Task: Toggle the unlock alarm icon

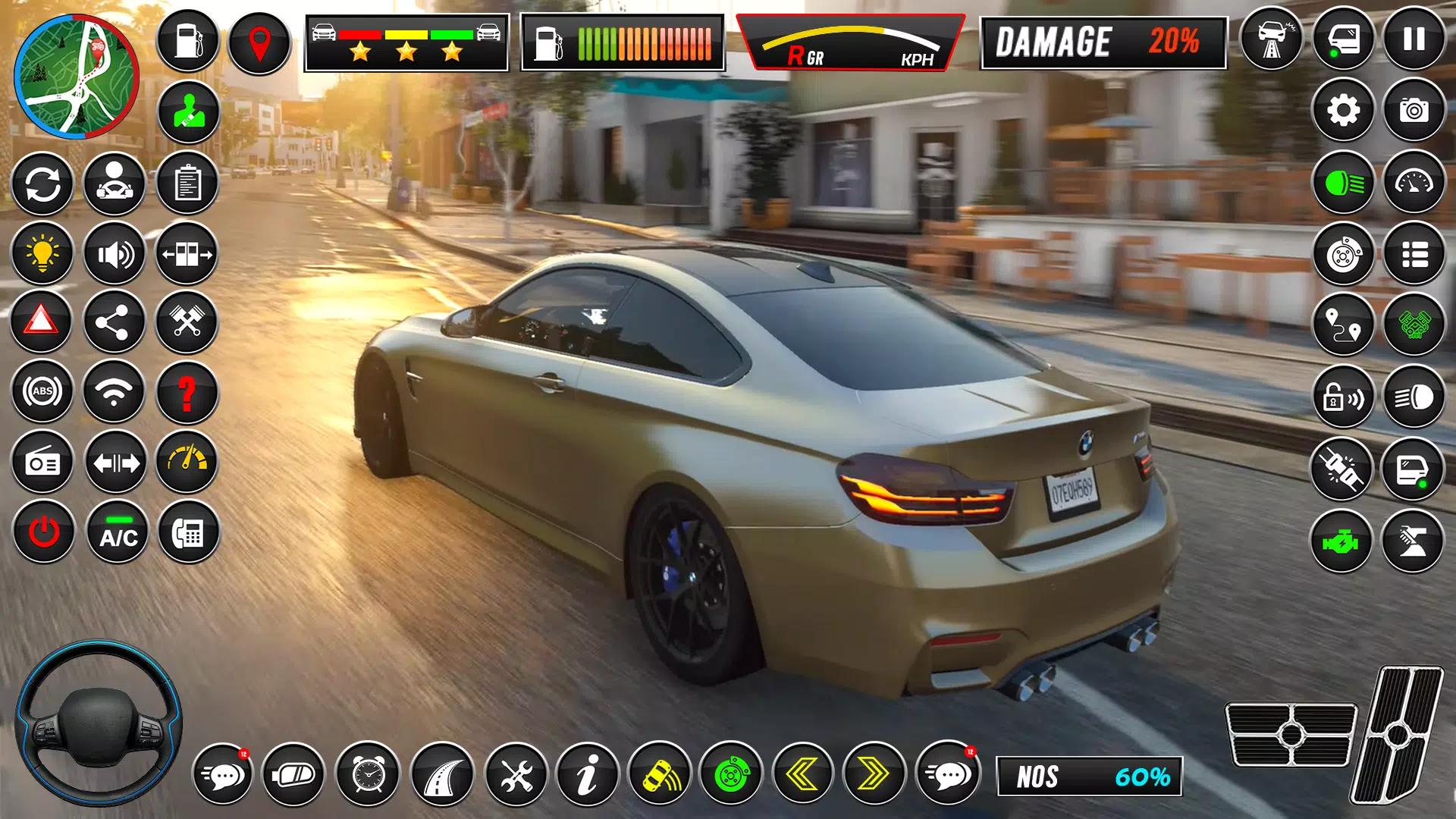Action: [x=1343, y=396]
